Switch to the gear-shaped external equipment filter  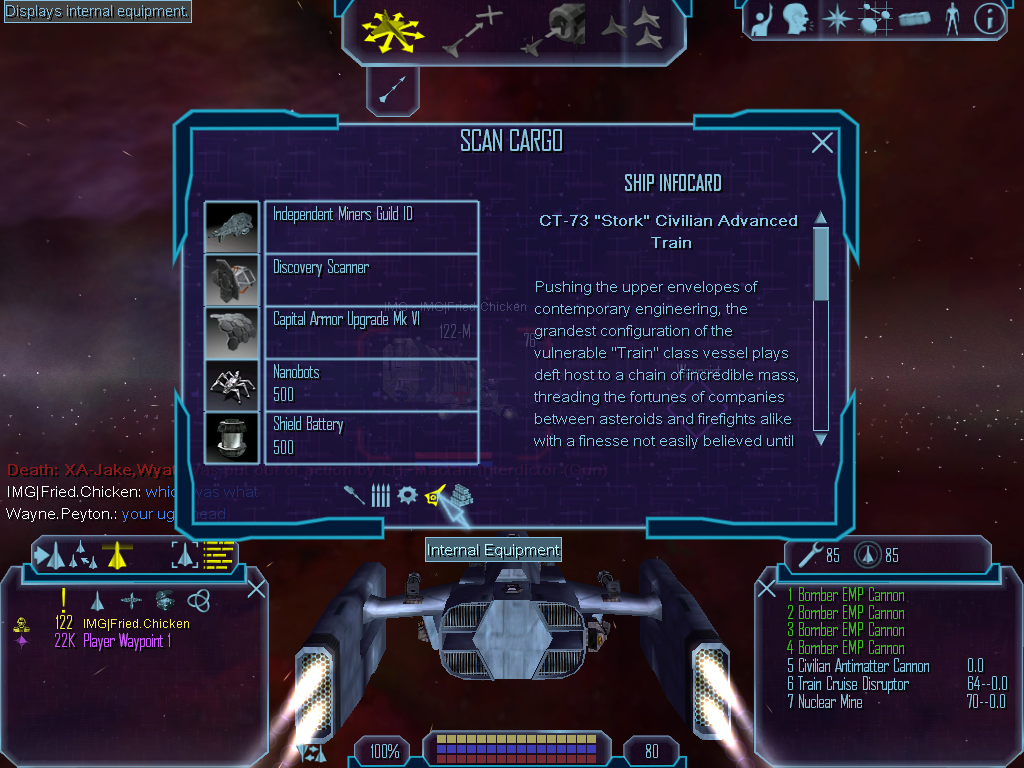[x=407, y=495]
